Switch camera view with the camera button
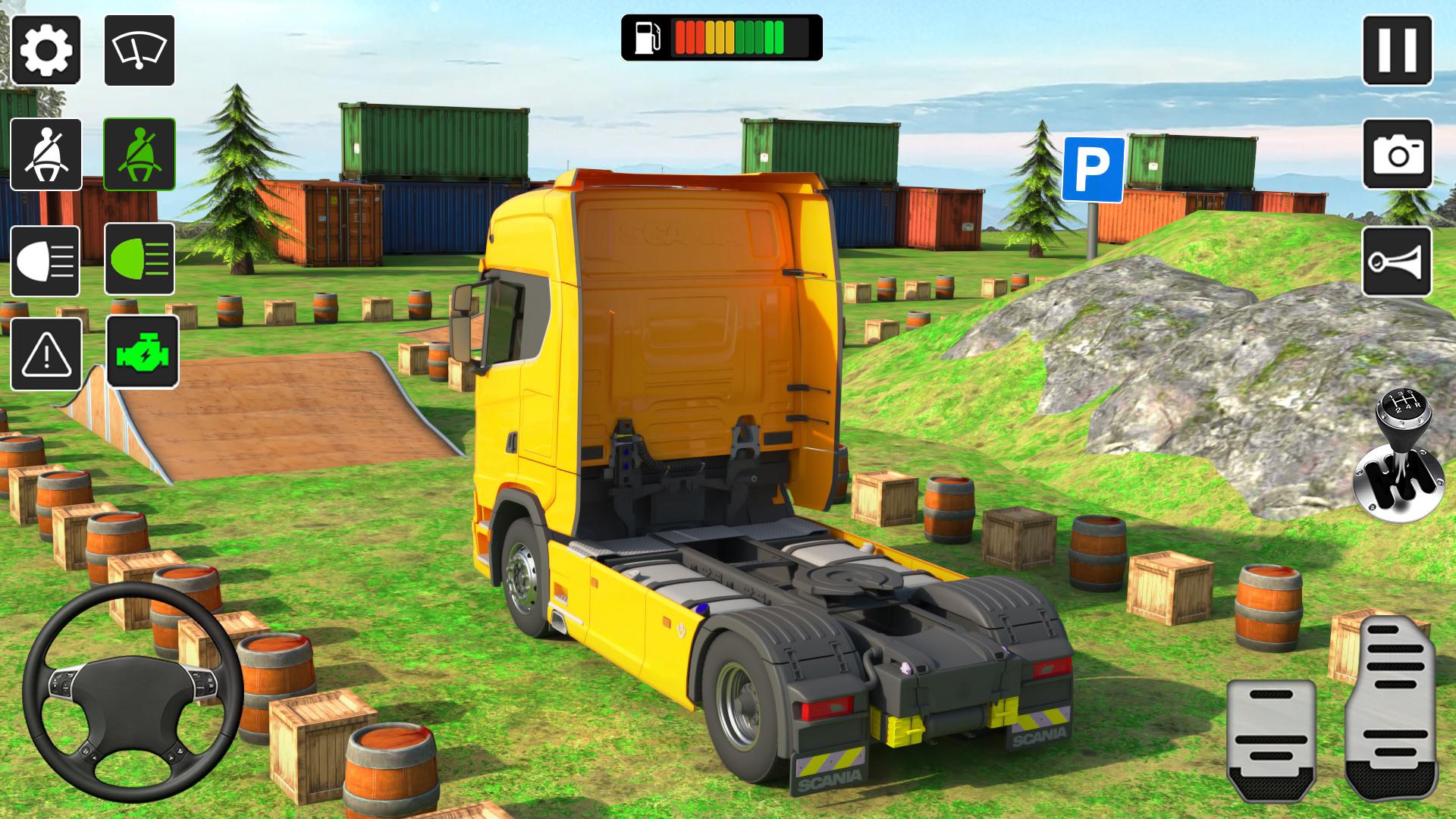Viewport: 1456px width, 819px height. point(1397,154)
